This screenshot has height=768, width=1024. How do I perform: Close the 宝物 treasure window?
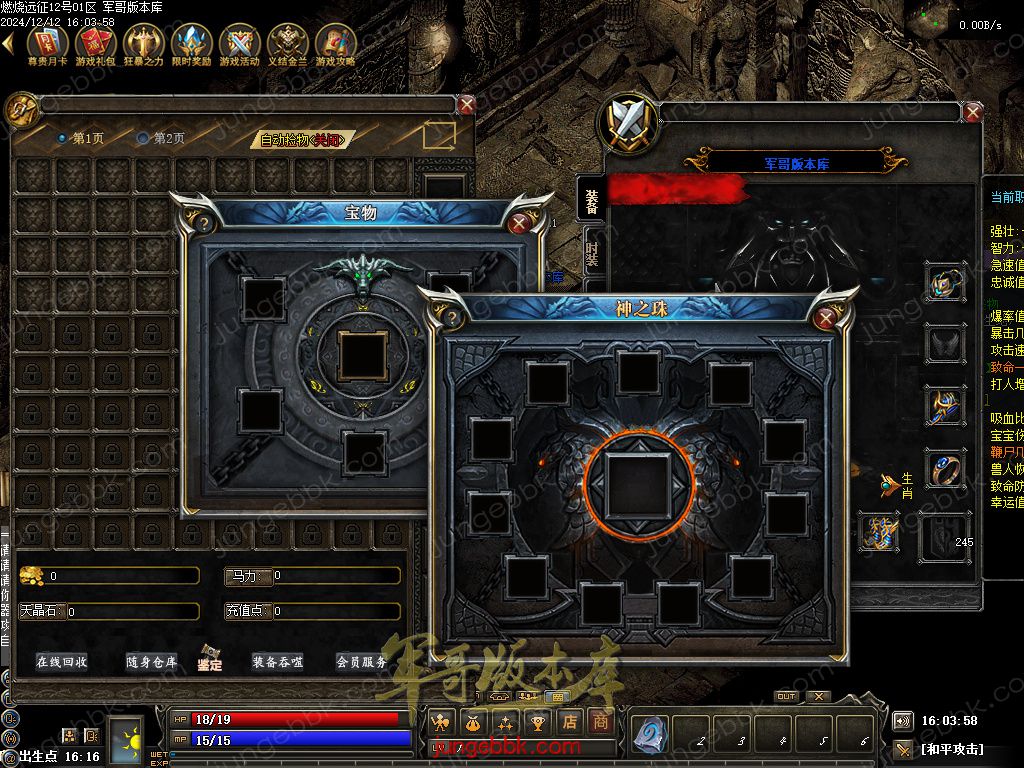point(519,223)
